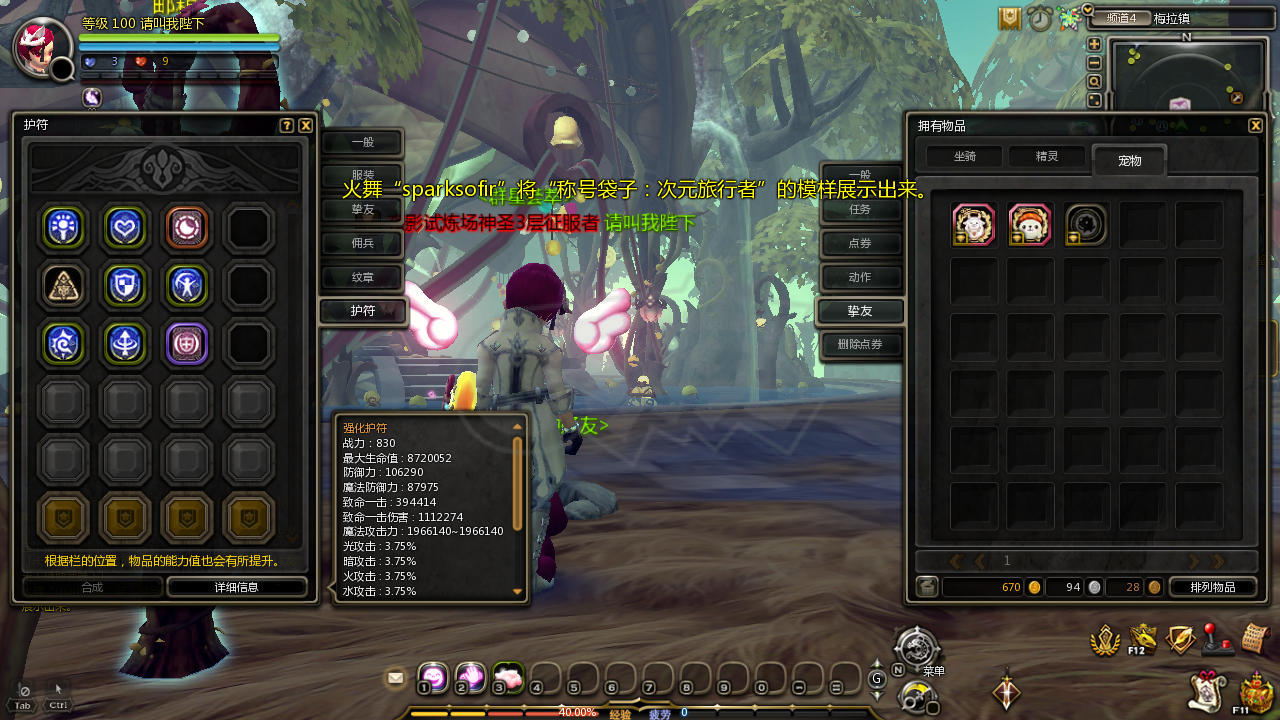Switch to the 坐骑 mount tab
The image size is (1280, 720).
click(x=964, y=157)
